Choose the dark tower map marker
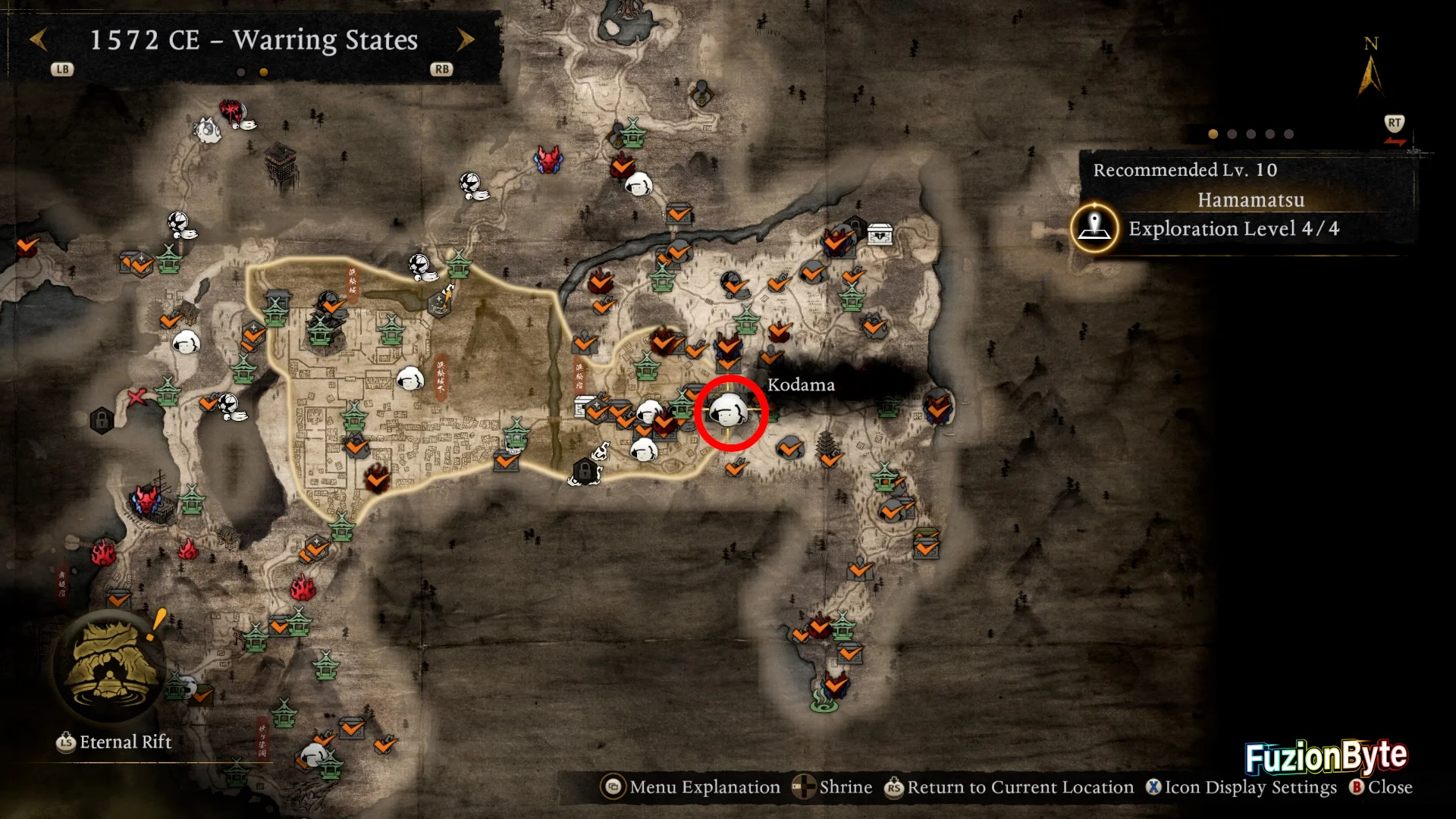Screen dimensions: 1456x819 280,163
